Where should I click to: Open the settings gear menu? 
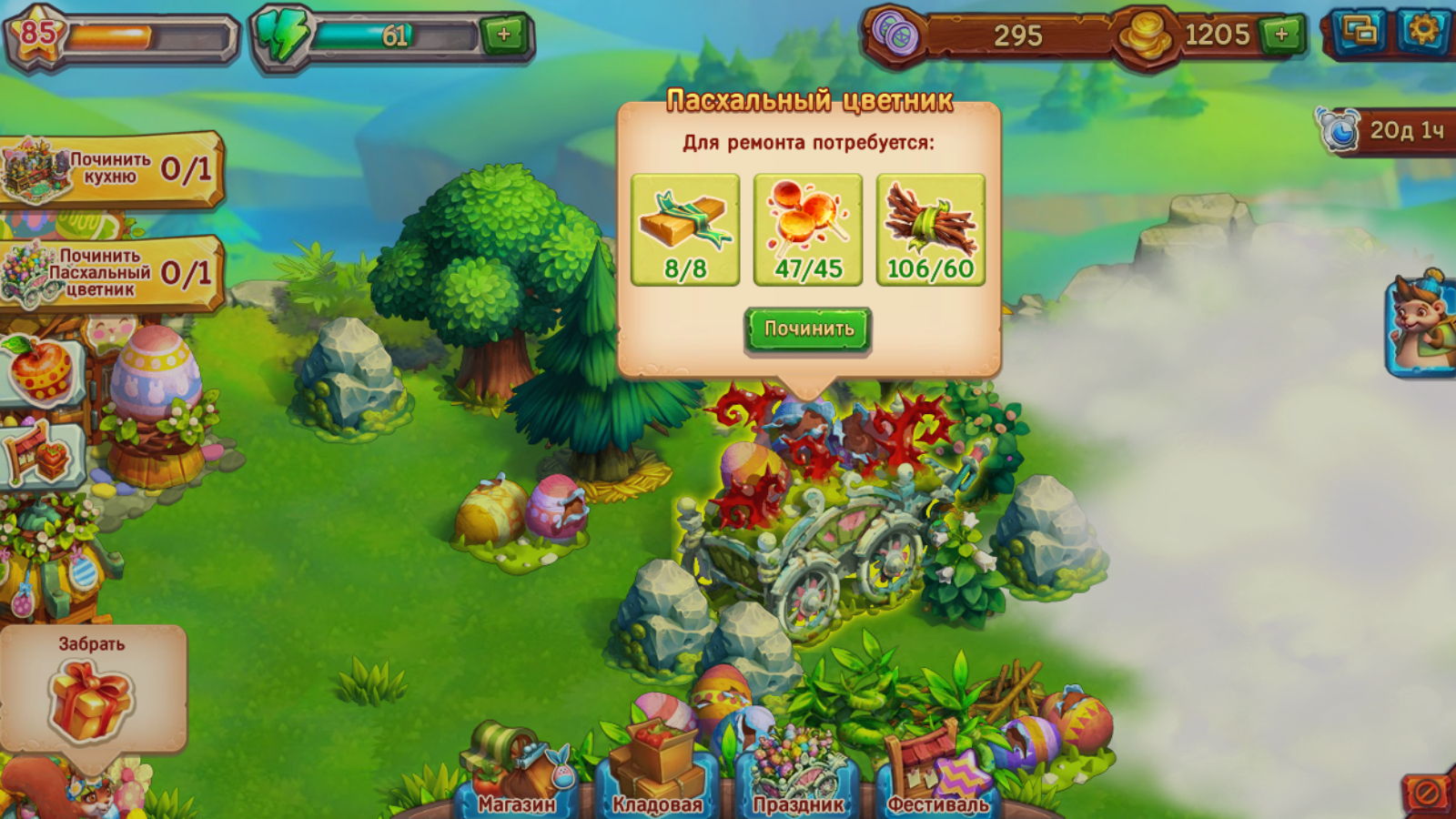(1423, 32)
